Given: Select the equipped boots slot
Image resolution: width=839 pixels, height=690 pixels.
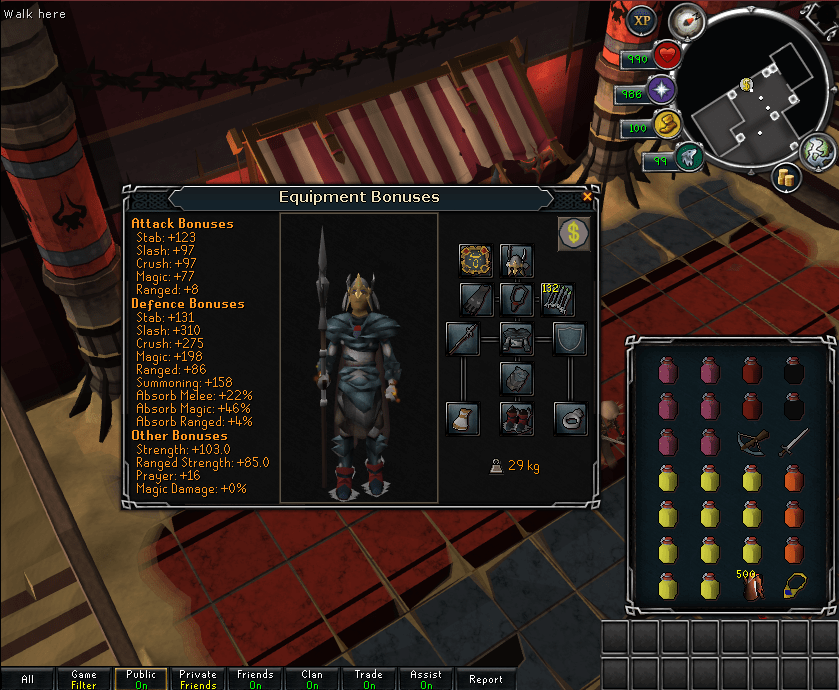Looking at the screenshot, I should point(516,417).
